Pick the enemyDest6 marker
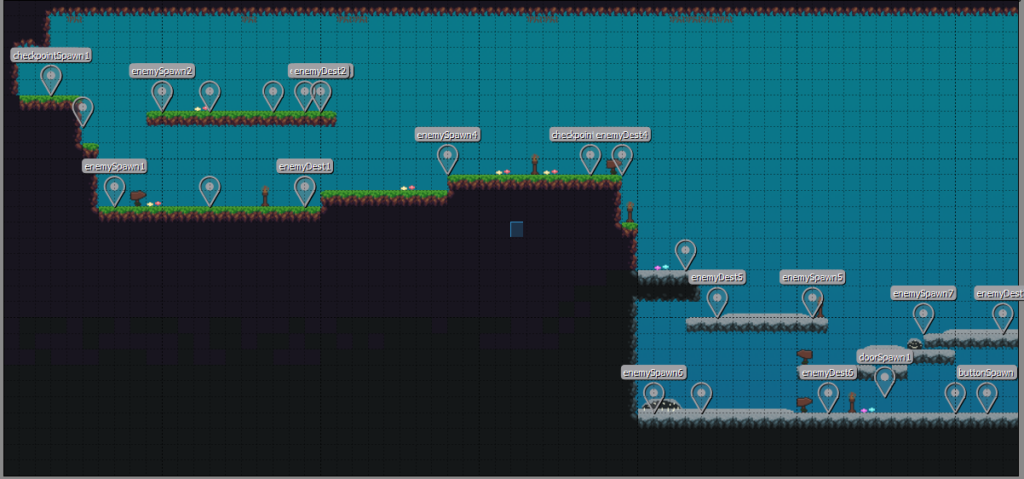The height and width of the screenshot is (479, 1024). [x=828, y=394]
